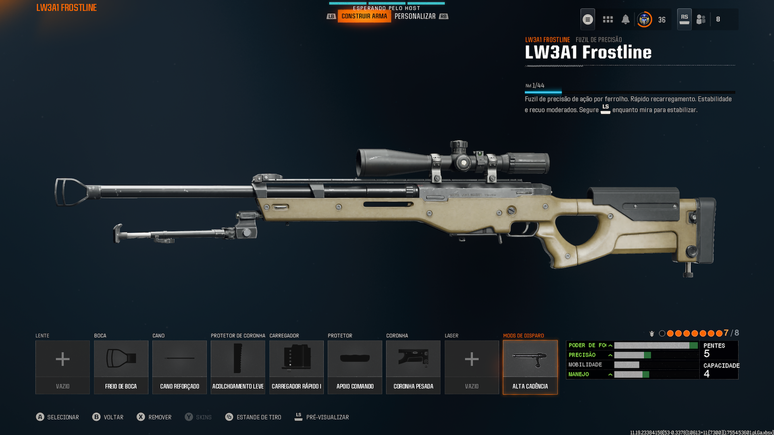This screenshot has height=435, width=774.
Task: Click the square stop icon button
Action: coord(588,19)
